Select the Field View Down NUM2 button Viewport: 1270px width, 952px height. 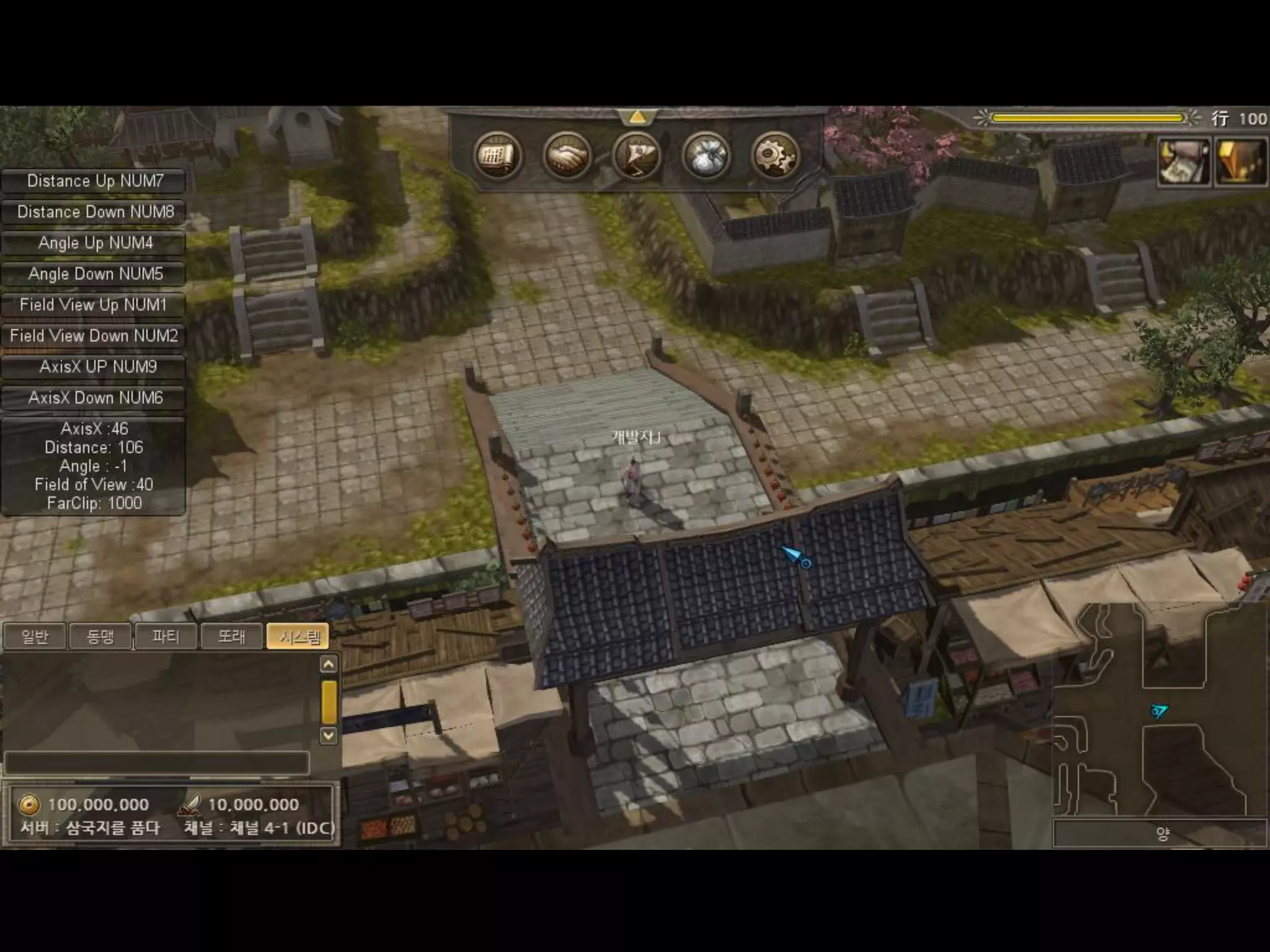tap(94, 336)
